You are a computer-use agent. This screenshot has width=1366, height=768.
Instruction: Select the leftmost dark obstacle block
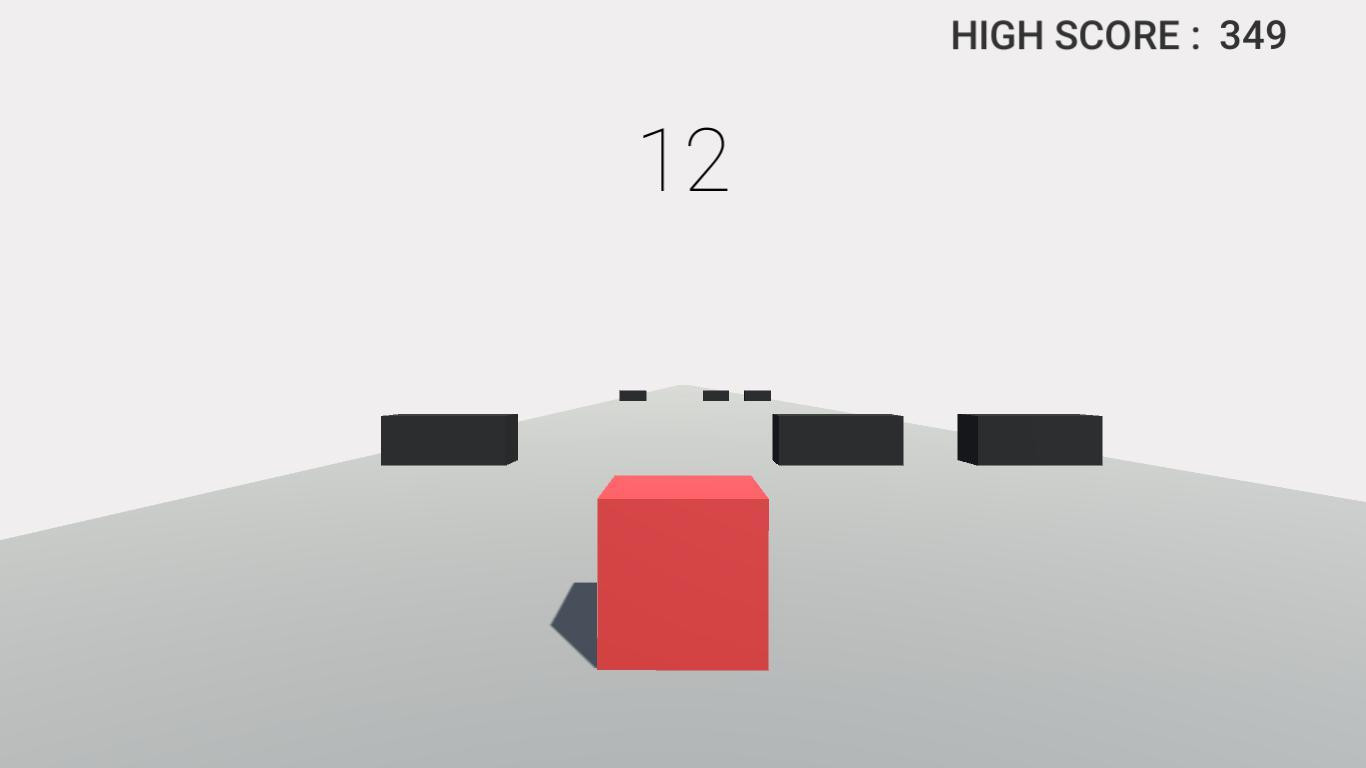(447, 440)
